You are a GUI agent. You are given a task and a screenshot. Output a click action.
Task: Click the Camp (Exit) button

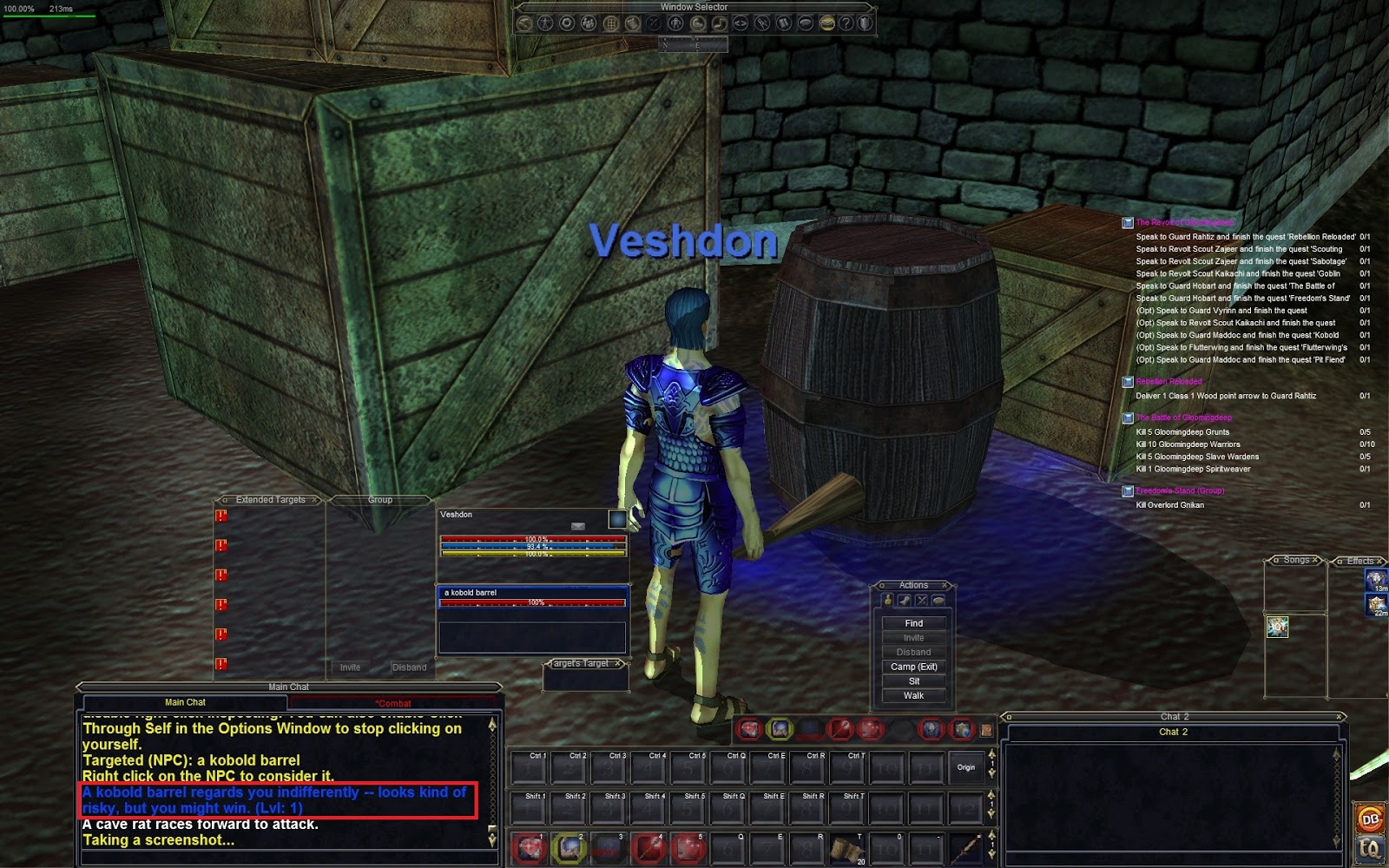point(914,666)
